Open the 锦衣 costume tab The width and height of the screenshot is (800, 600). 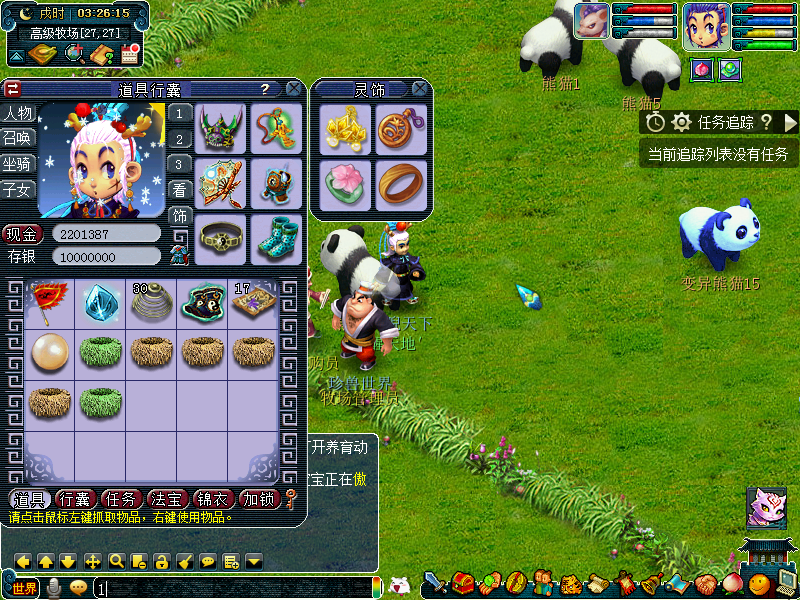tap(212, 499)
